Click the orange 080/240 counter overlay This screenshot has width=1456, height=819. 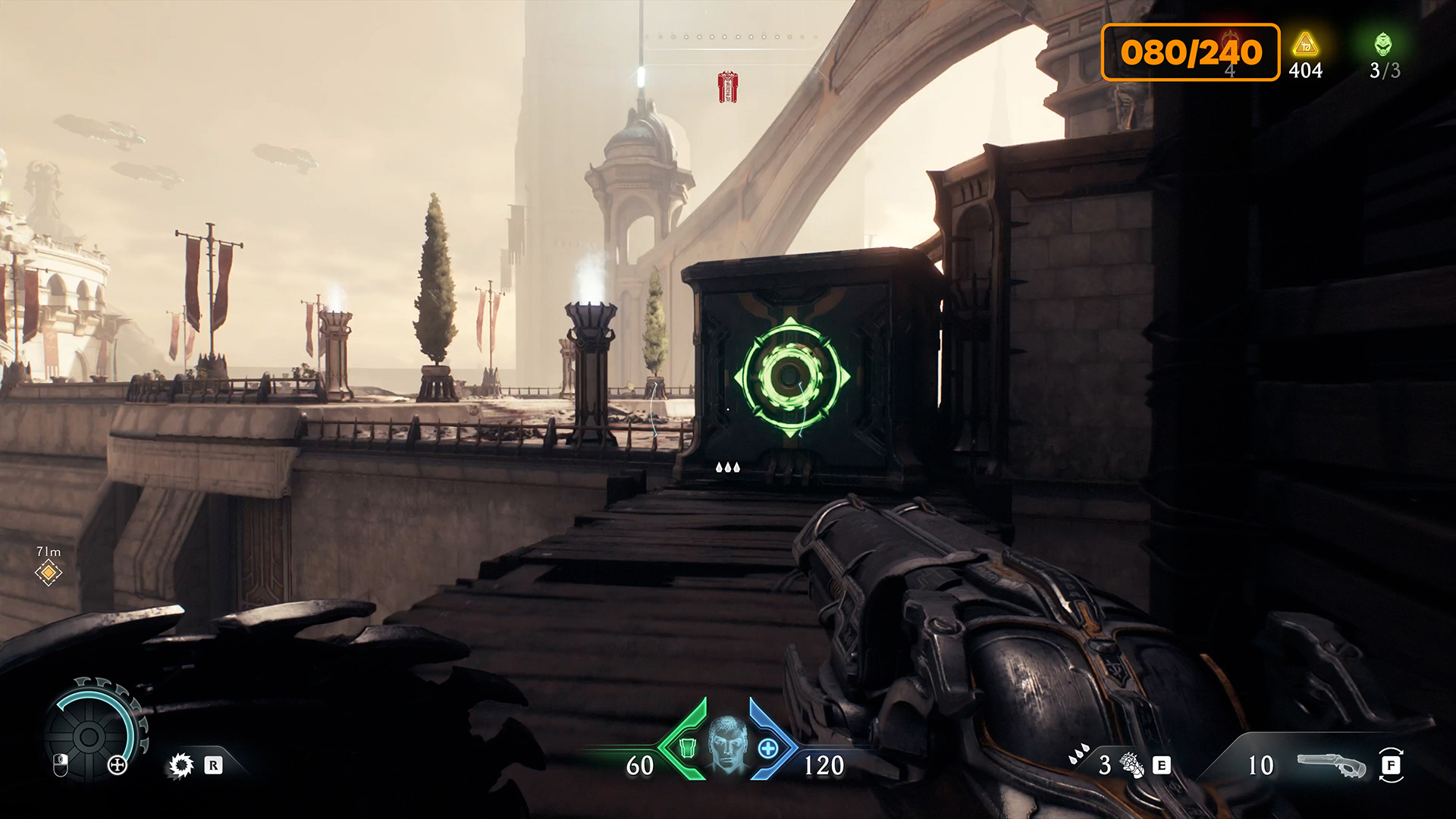coord(1190,52)
